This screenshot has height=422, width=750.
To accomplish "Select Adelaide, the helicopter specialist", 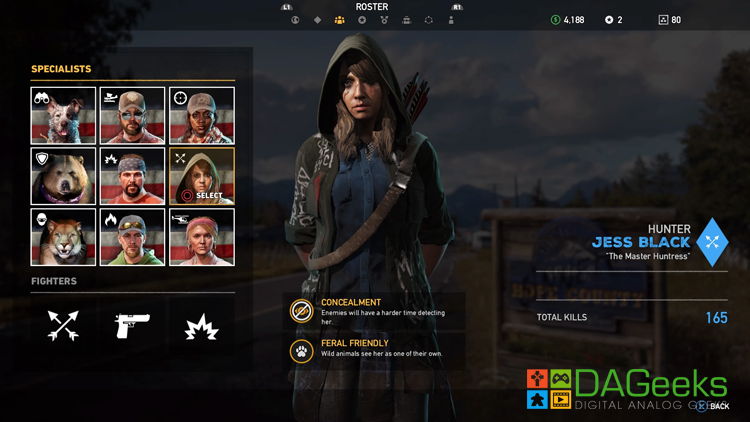I will click(202, 237).
